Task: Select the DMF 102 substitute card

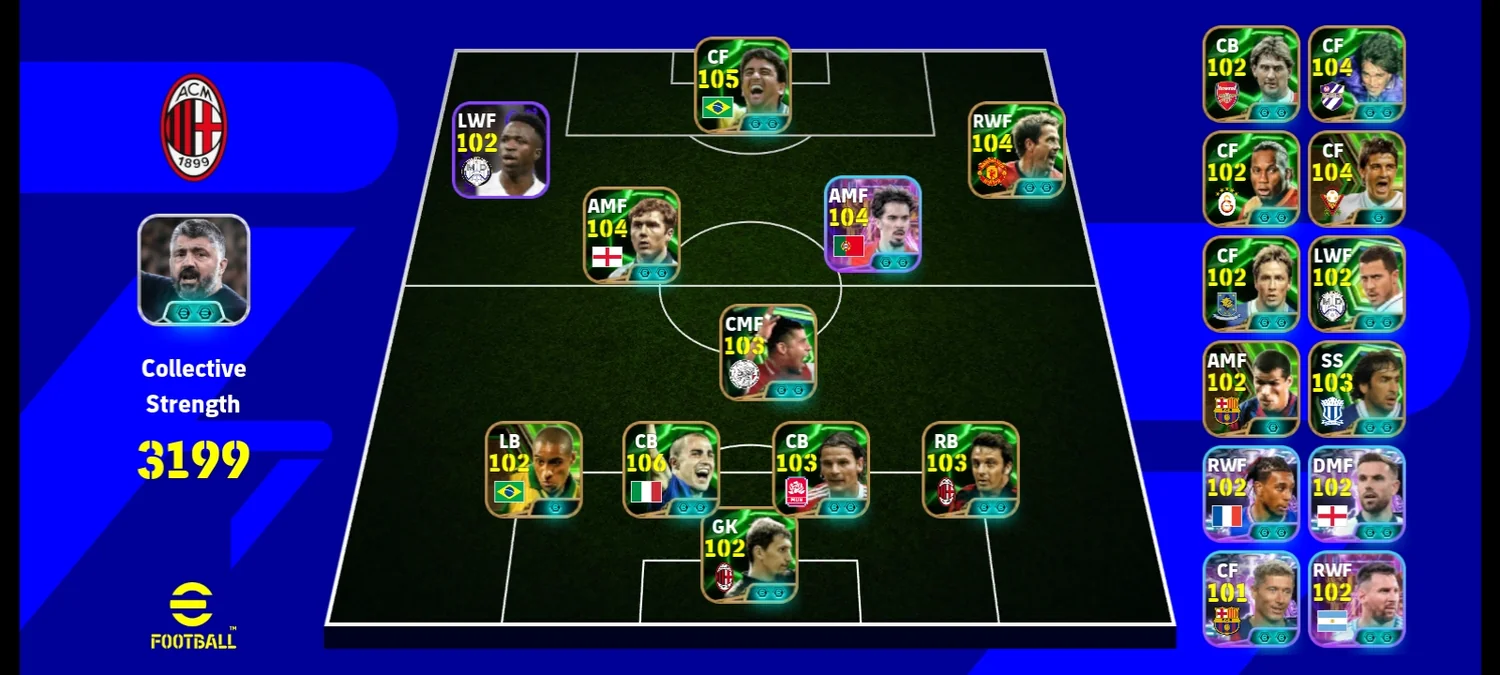Action: pos(1357,494)
